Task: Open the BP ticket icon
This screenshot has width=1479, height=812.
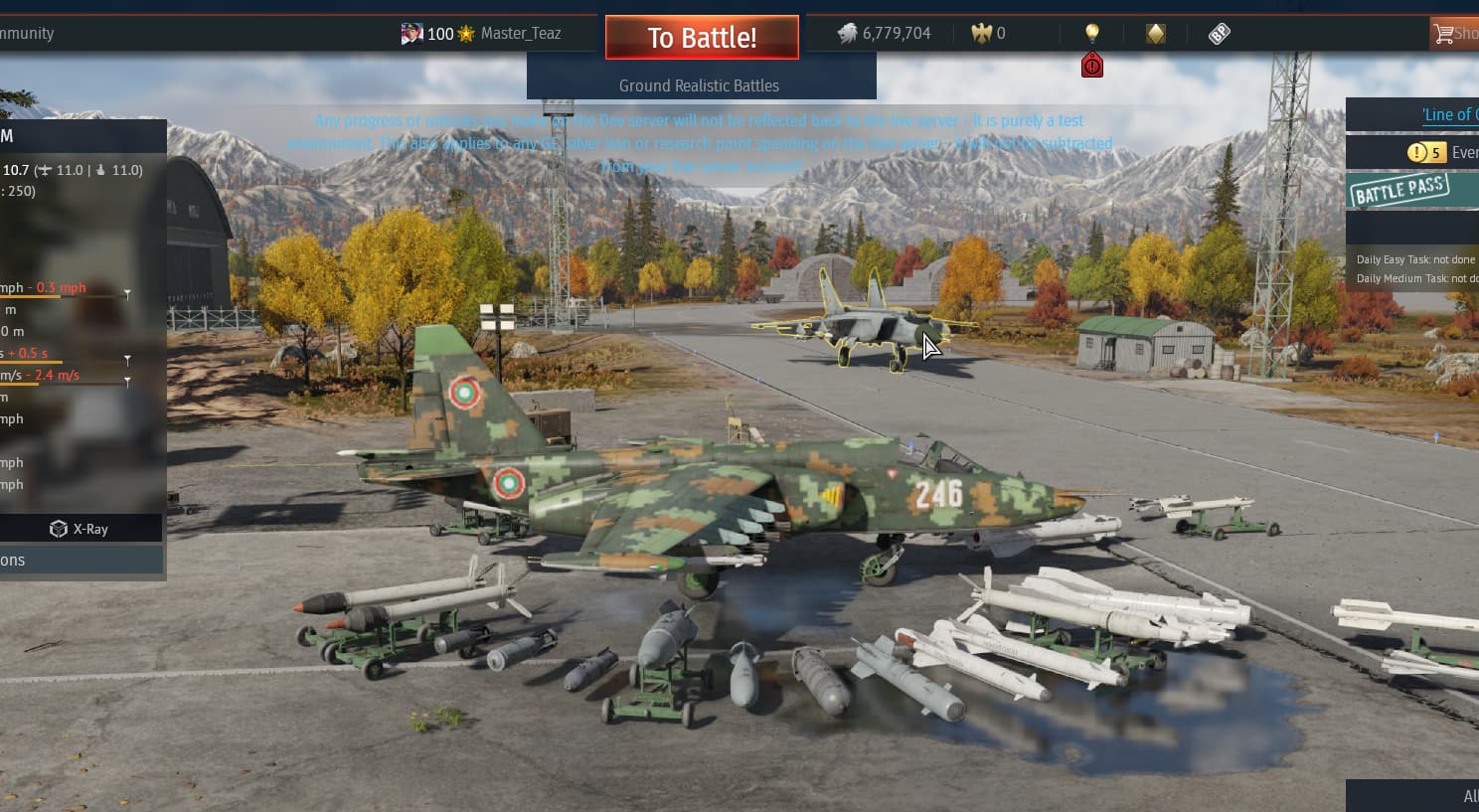Action: (1219, 34)
